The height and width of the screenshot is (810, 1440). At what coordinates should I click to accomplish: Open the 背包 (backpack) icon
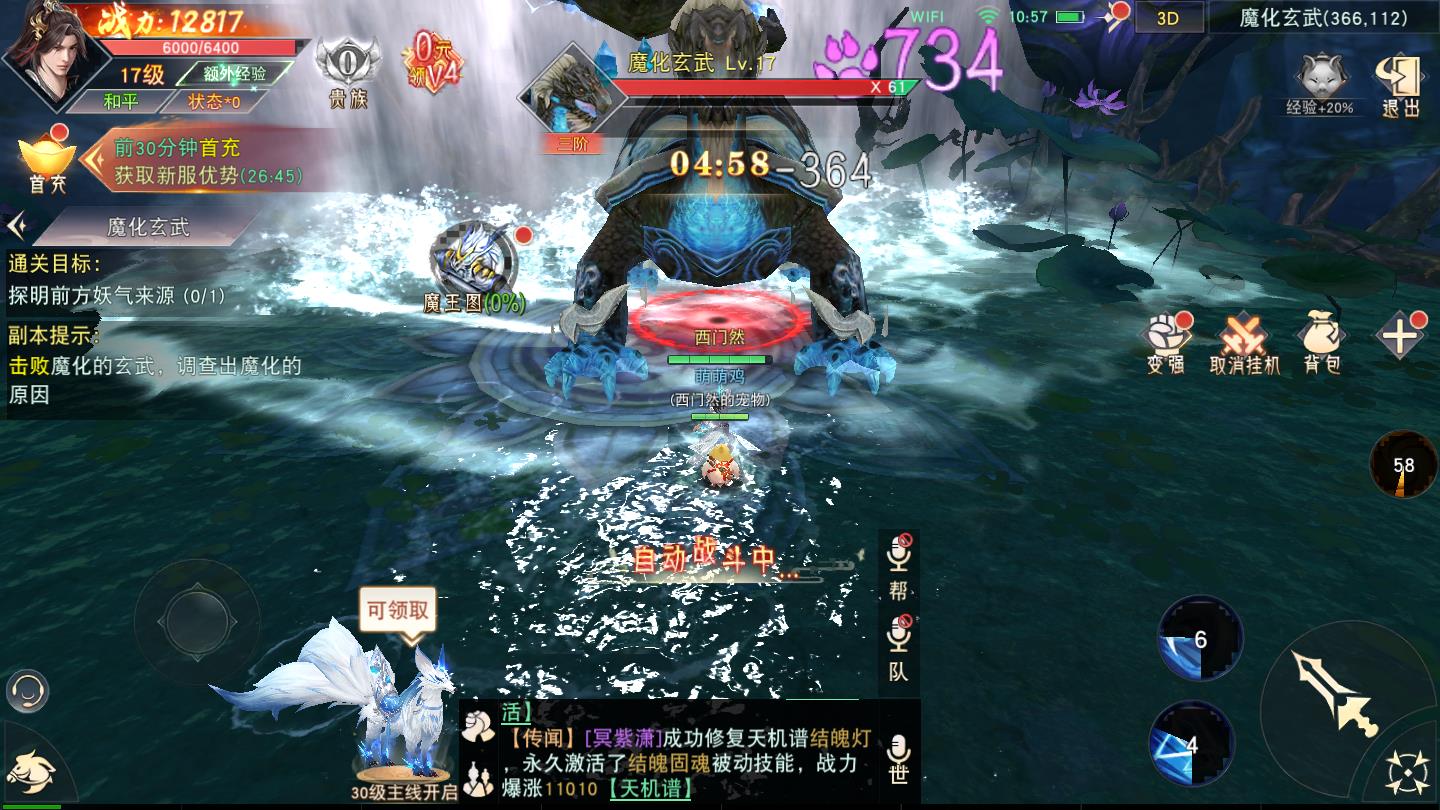point(1320,335)
